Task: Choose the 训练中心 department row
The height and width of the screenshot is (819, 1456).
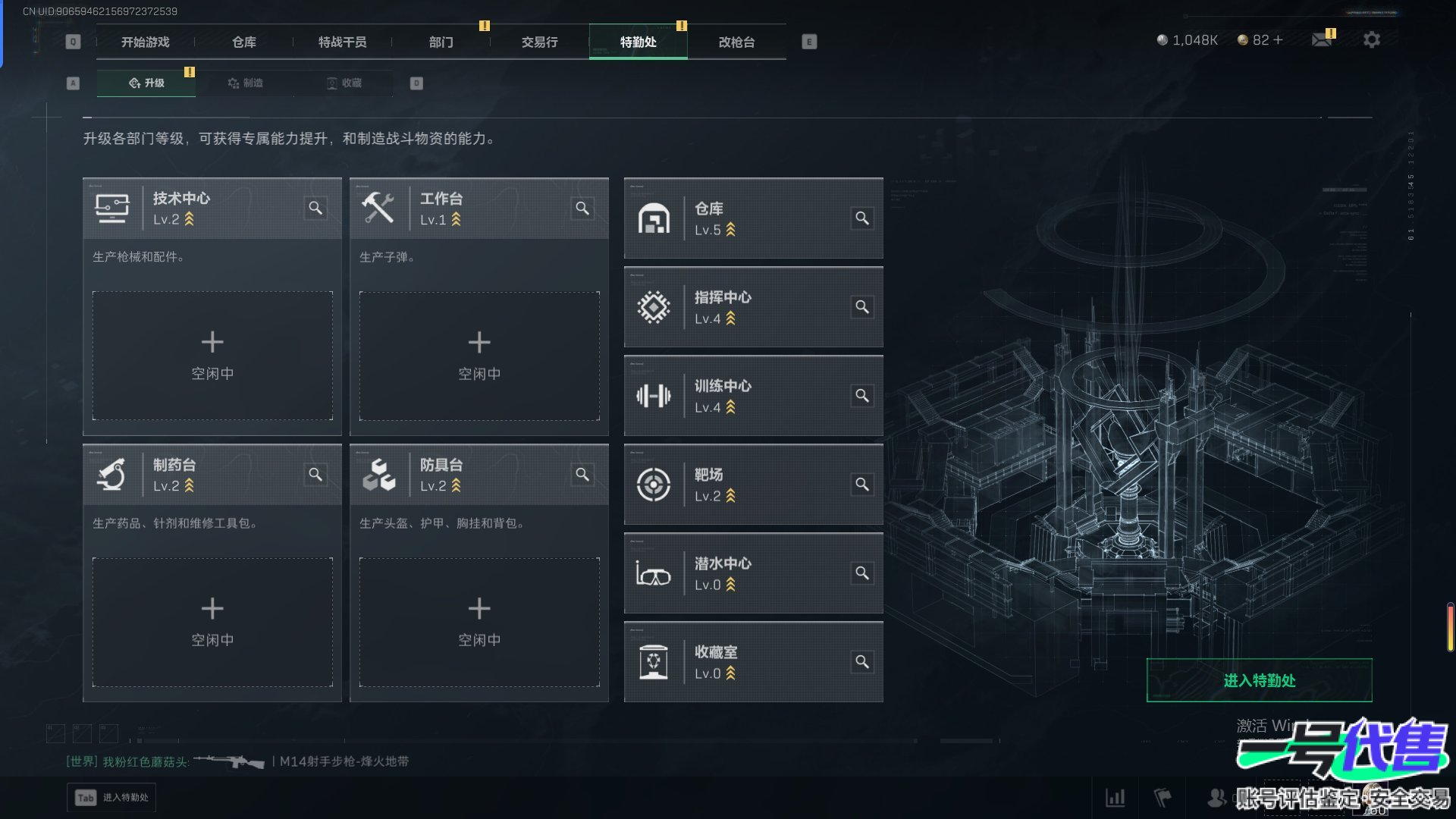Action: click(753, 396)
